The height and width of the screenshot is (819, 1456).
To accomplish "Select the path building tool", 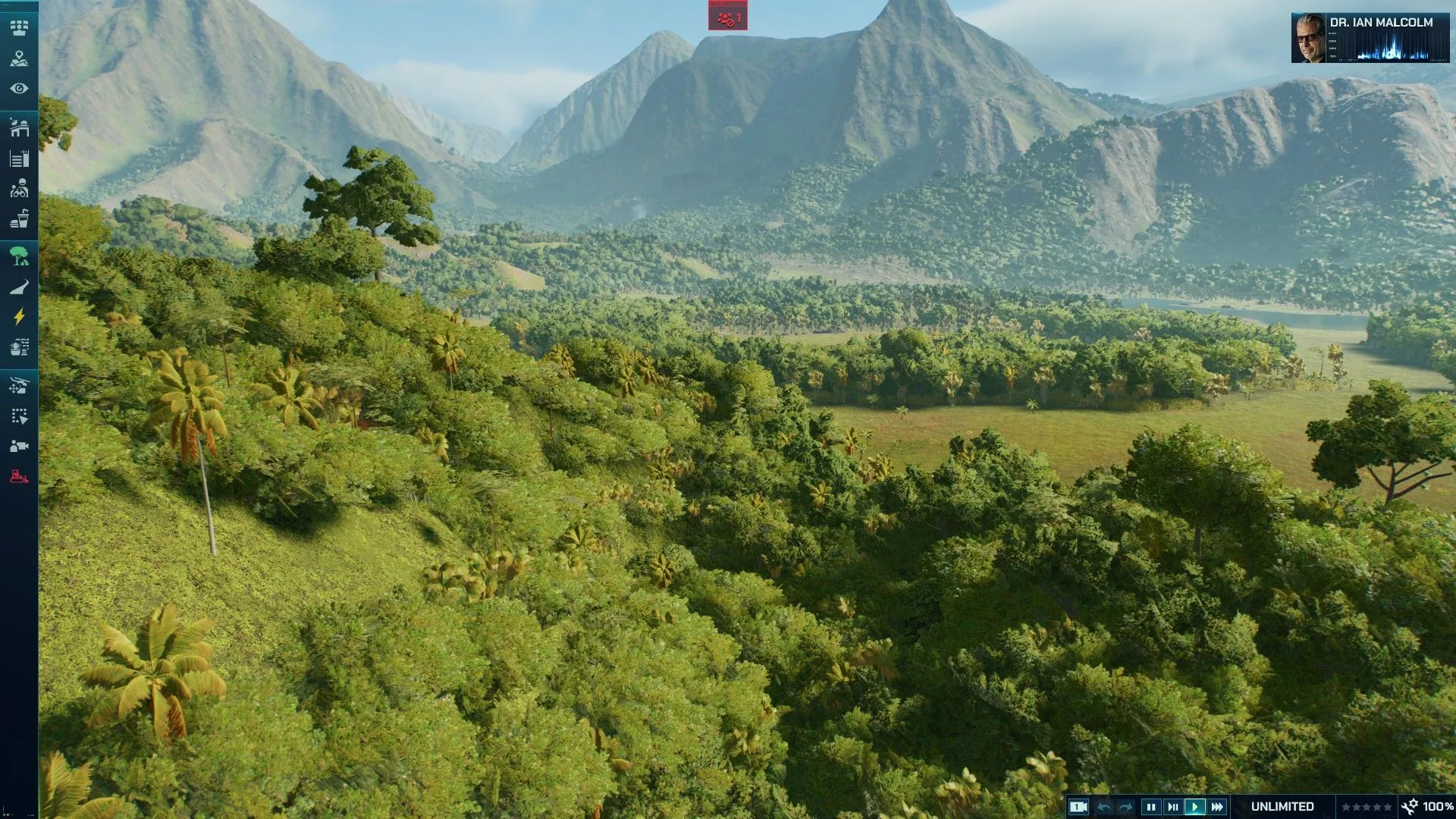I will coord(20,287).
